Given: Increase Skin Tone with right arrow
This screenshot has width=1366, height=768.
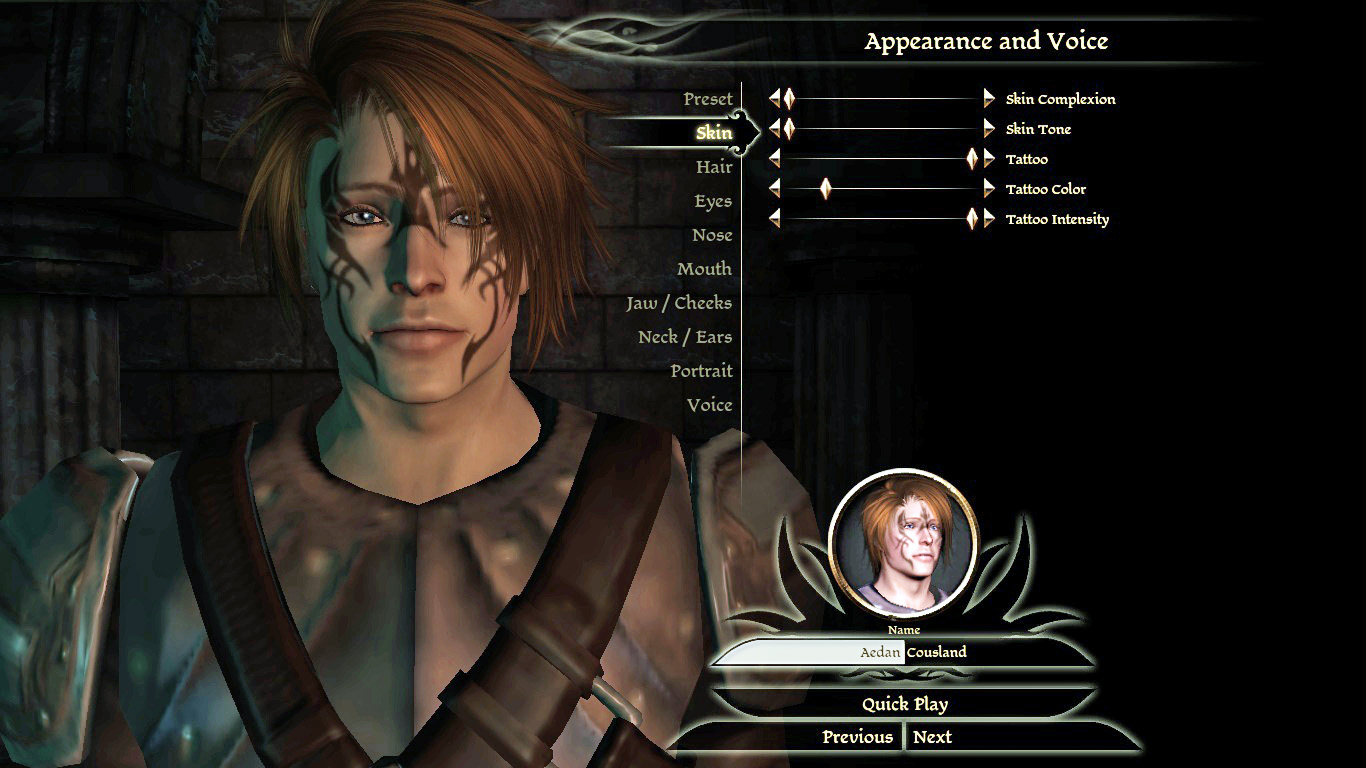Looking at the screenshot, I should pyautogui.click(x=989, y=129).
